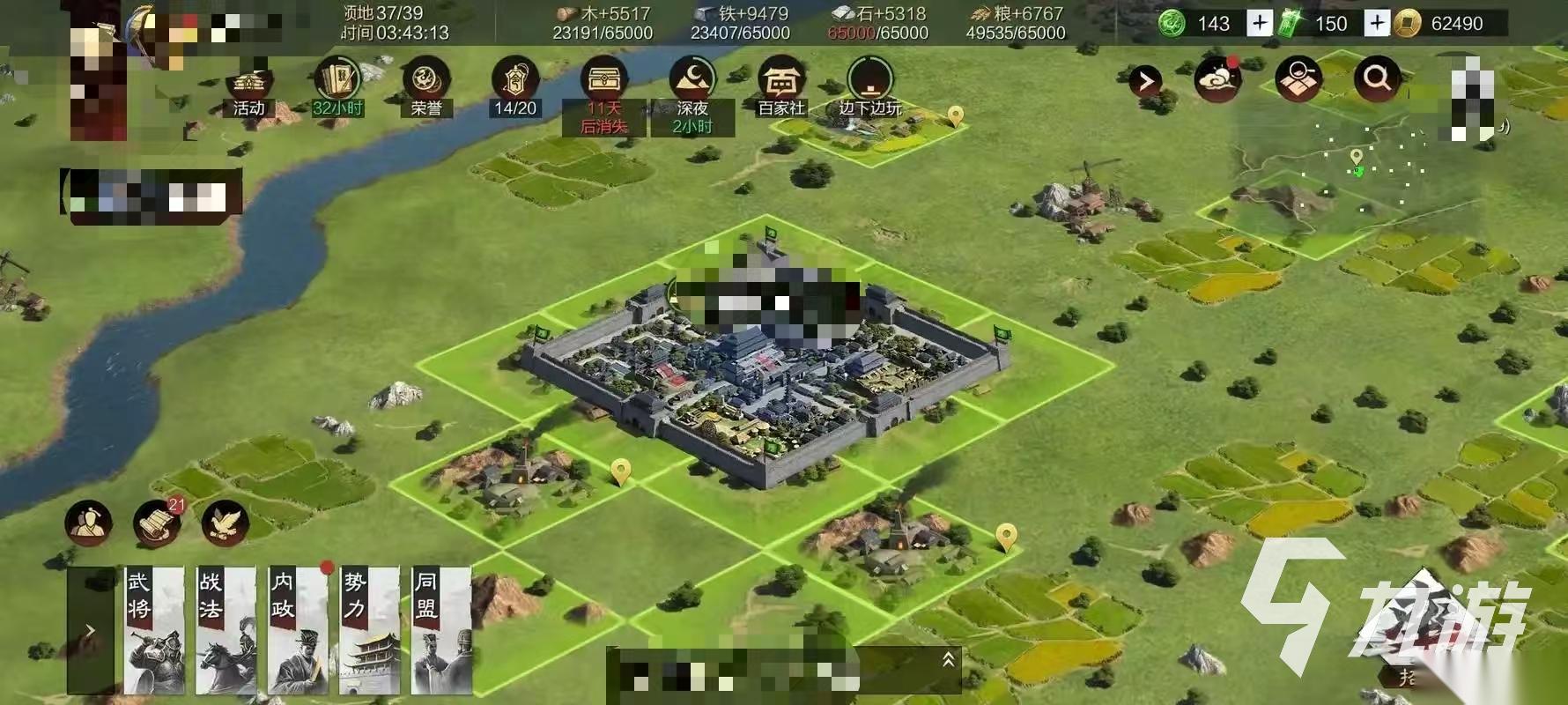This screenshot has height=705, width=1568.
Task: Expand the top-right arrow button
Action: [1144, 82]
